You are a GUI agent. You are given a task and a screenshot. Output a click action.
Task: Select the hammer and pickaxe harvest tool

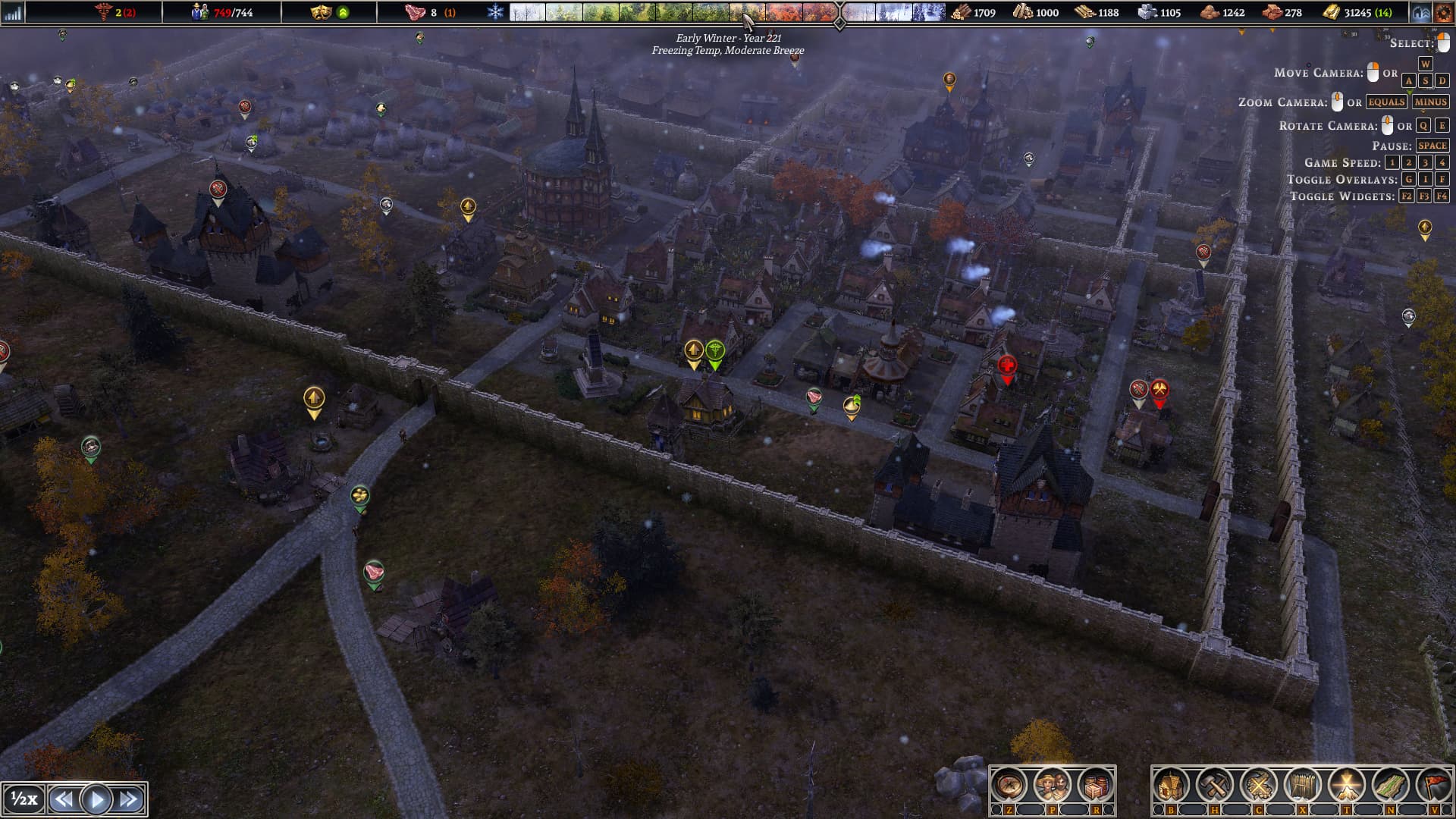(1215, 786)
